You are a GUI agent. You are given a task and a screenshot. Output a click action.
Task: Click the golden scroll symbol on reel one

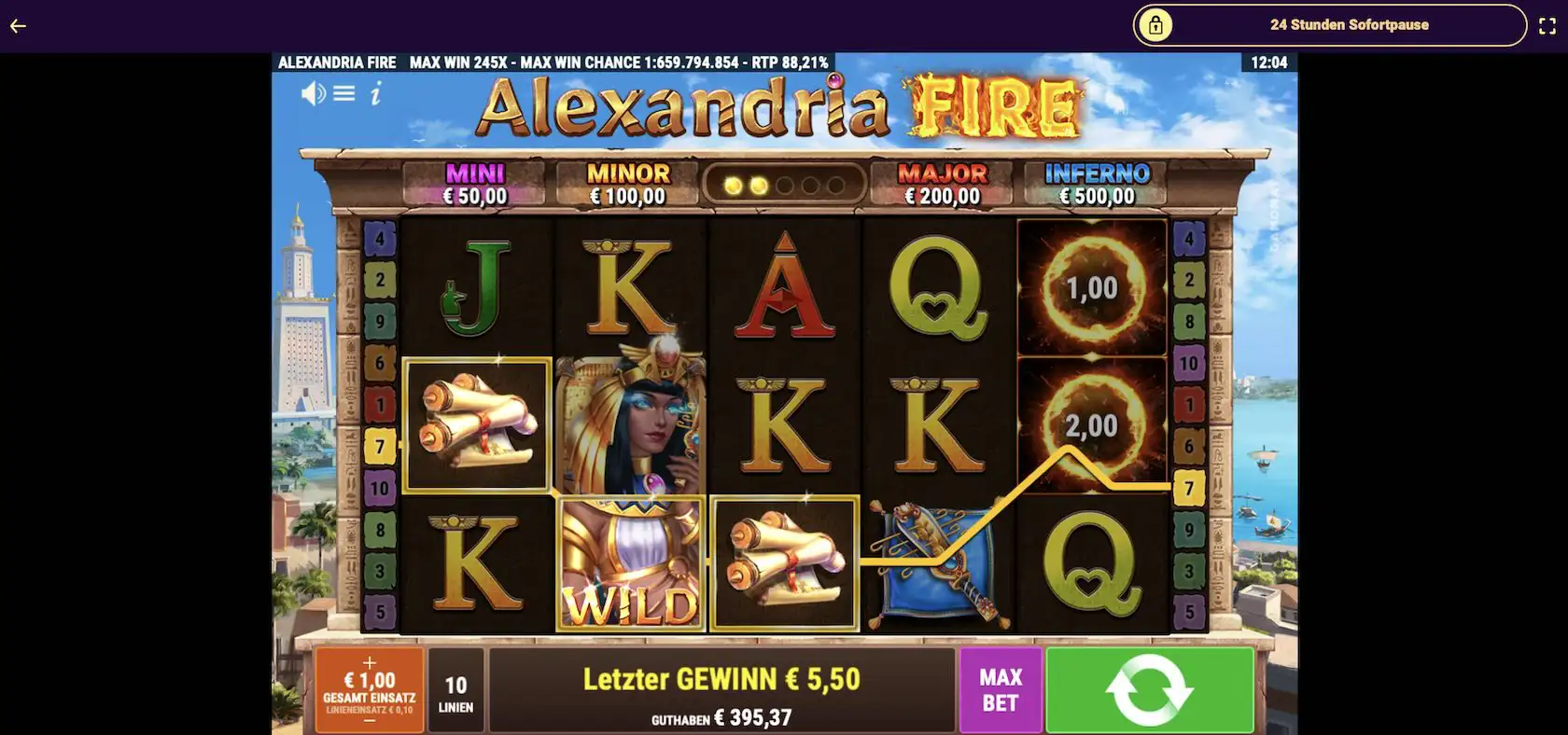(x=477, y=424)
